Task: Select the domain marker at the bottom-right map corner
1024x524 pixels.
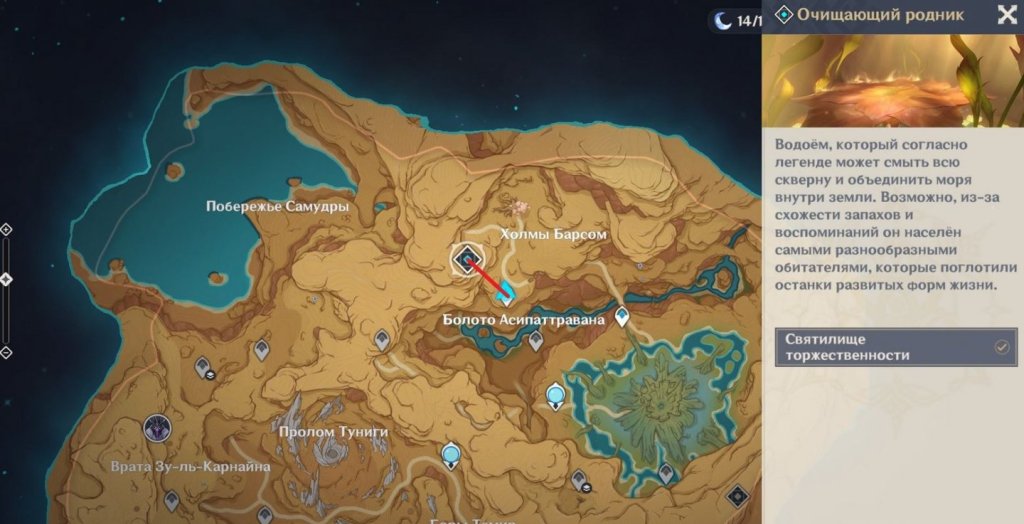Action: [x=737, y=496]
